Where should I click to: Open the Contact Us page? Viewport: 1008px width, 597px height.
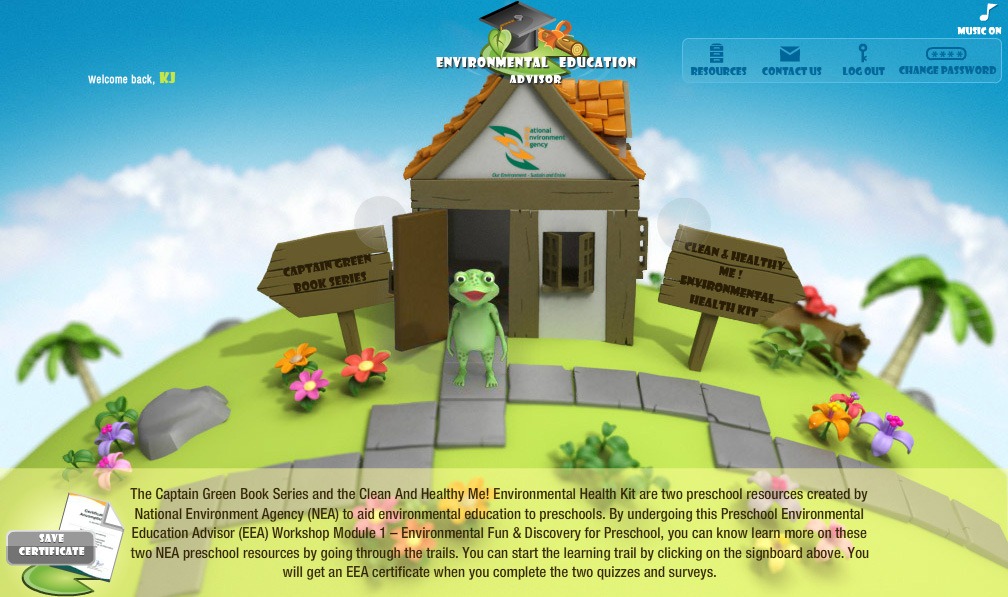click(x=791, y=60)
